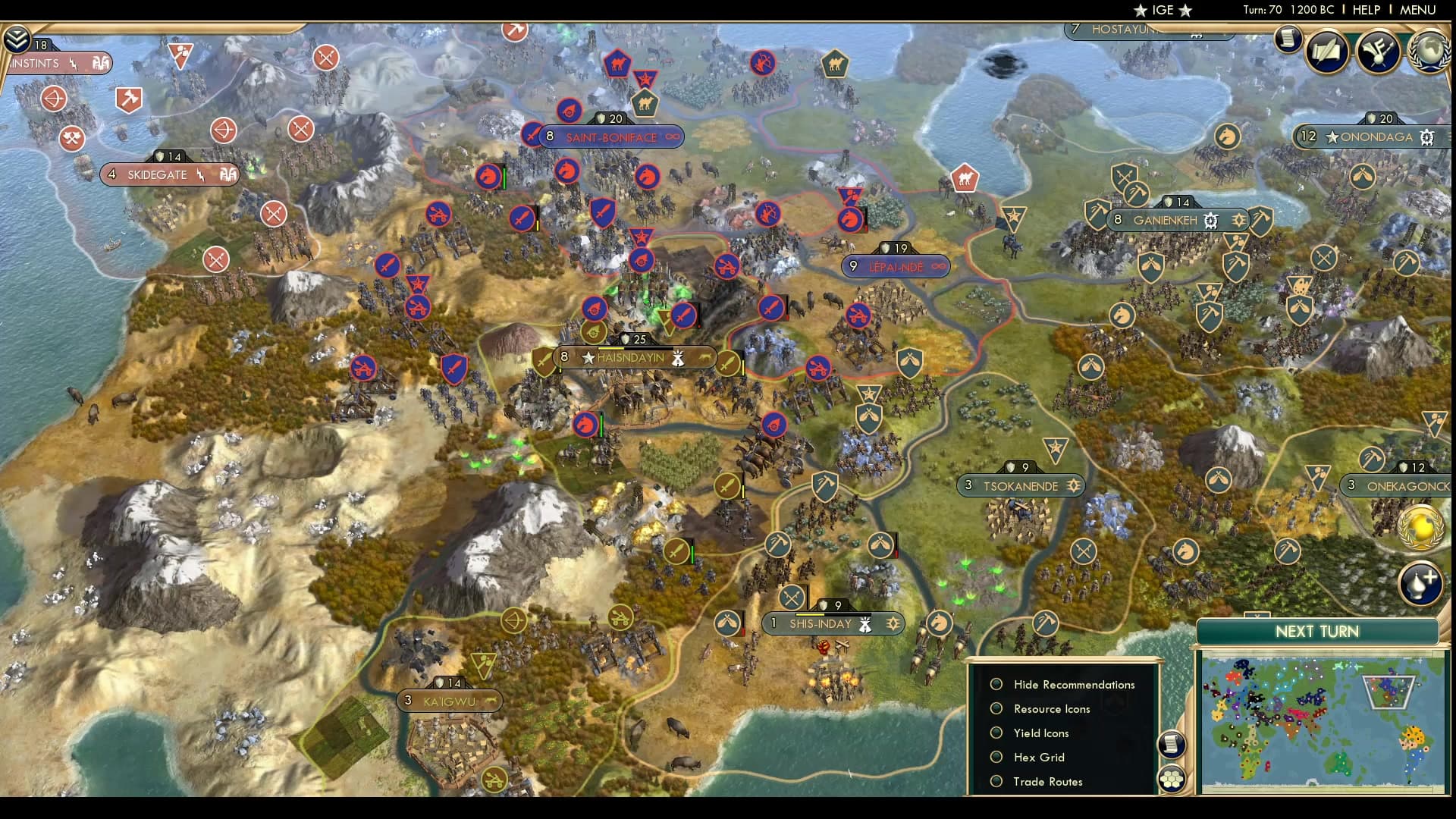Expand the Onondaga city banner

click(1374, 137)
